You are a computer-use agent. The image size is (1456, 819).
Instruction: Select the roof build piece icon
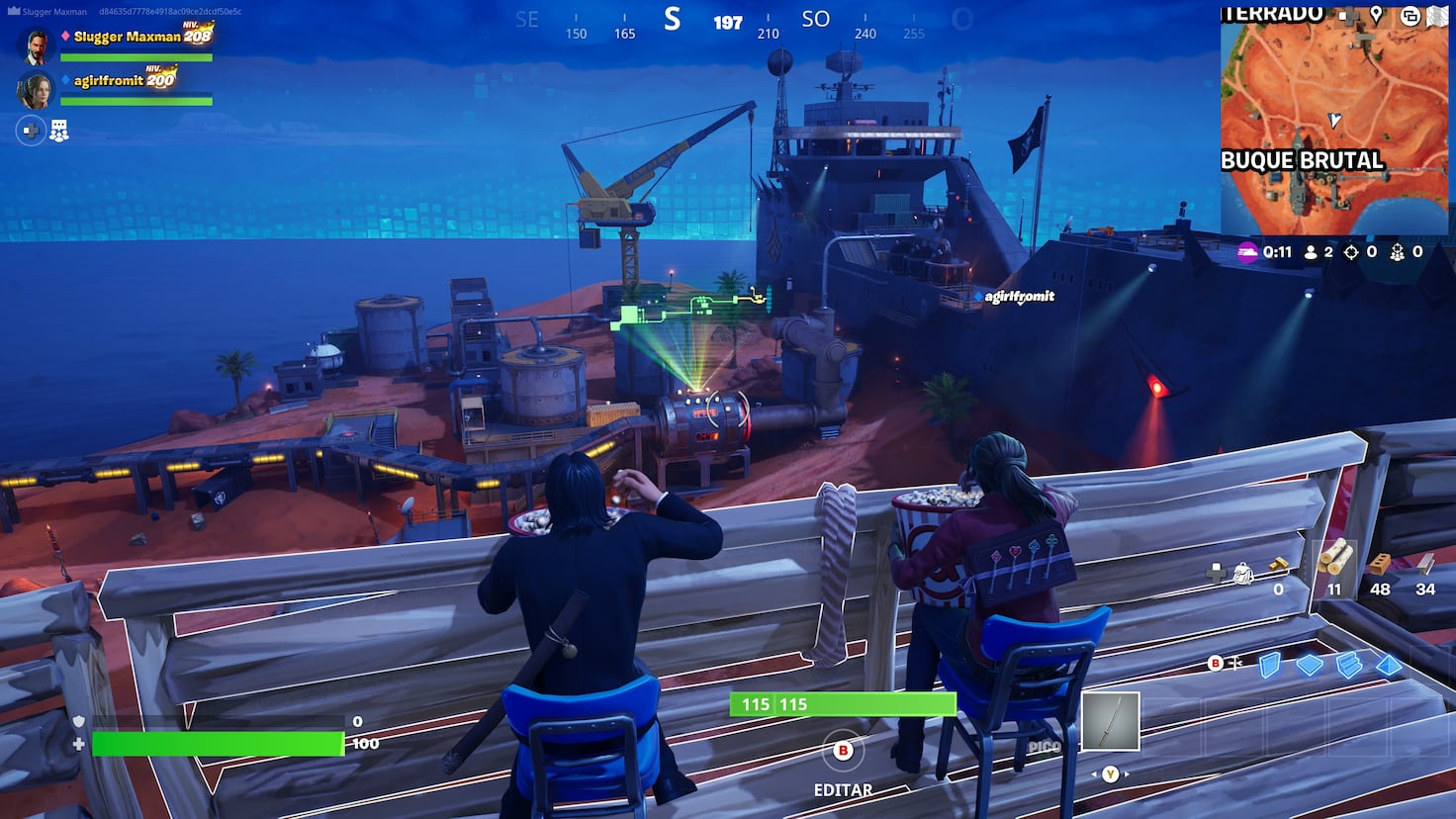click(1389, 666)
